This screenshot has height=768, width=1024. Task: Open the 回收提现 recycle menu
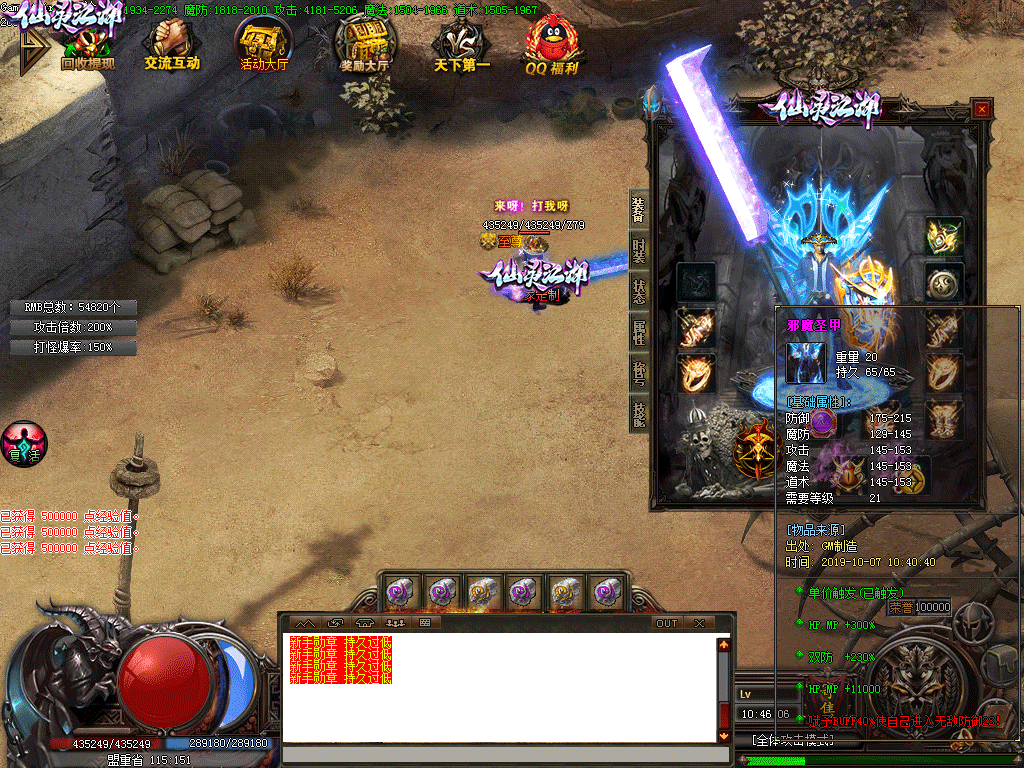(x=87, y=47)
